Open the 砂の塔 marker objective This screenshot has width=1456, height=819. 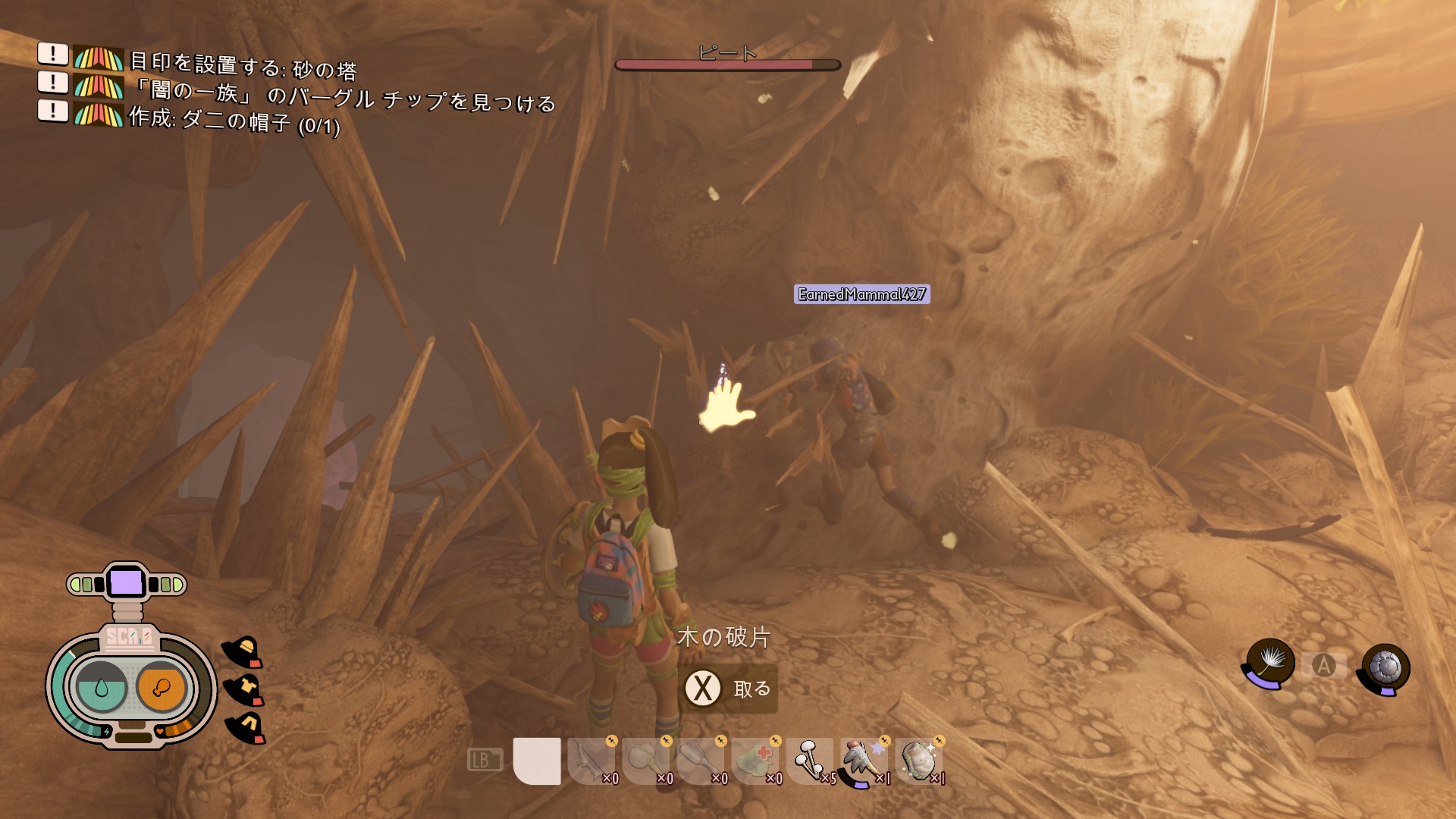point(243,67)
